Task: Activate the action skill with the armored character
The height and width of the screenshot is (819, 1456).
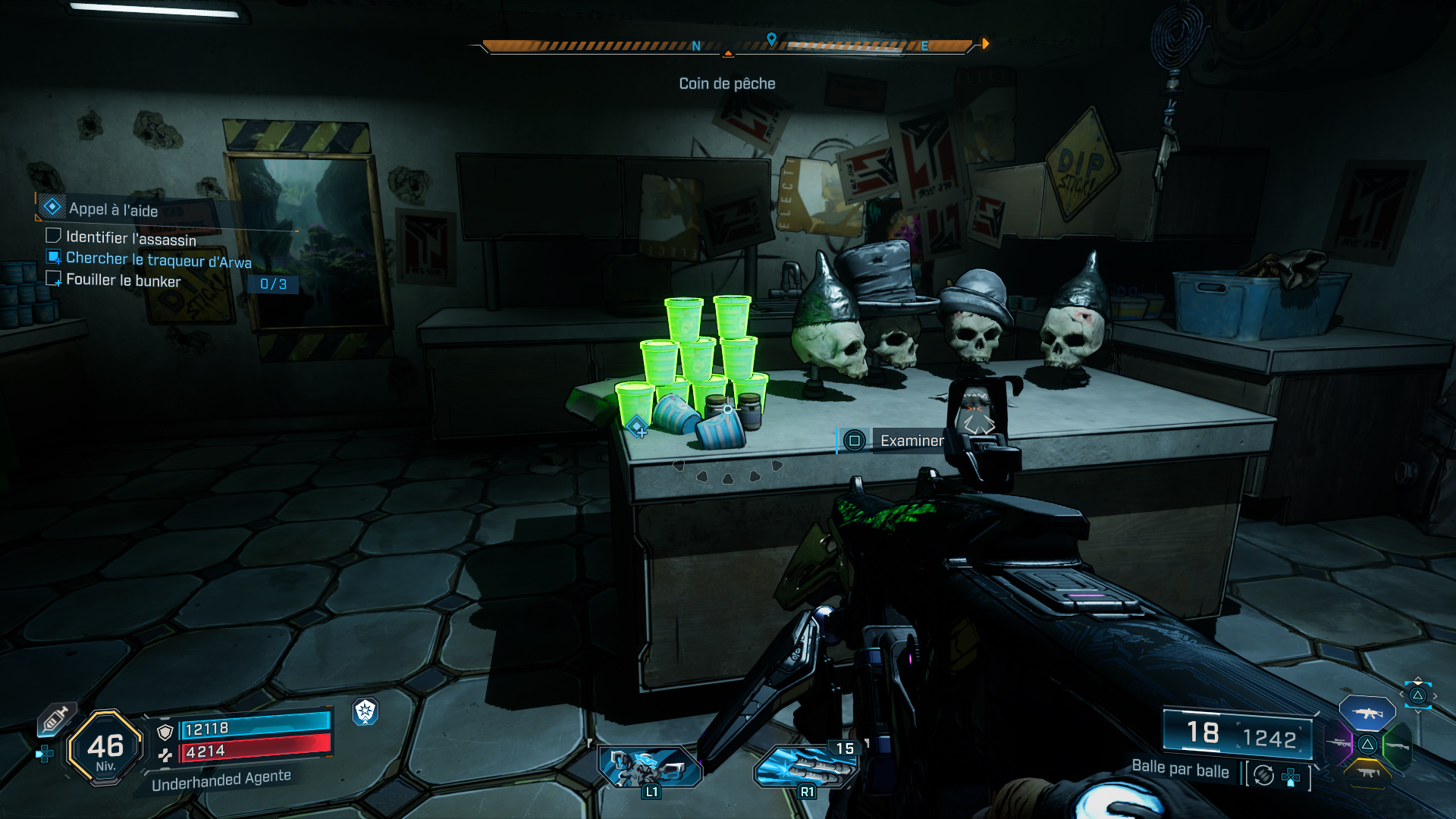Action: [x=650, y=766]
